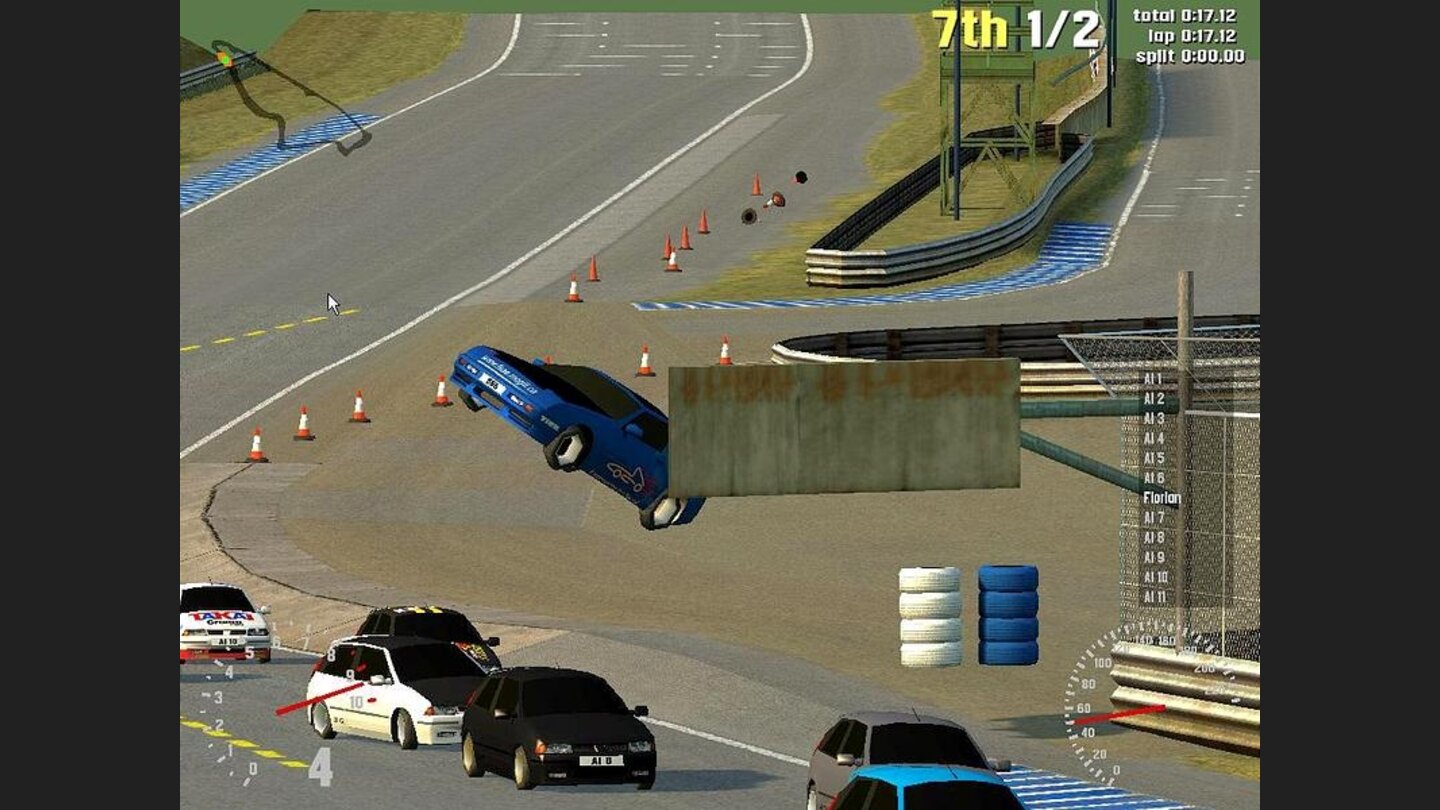Open the total time display
Viewport: 1440px width, 810px height.
(x=1185, y=15)
